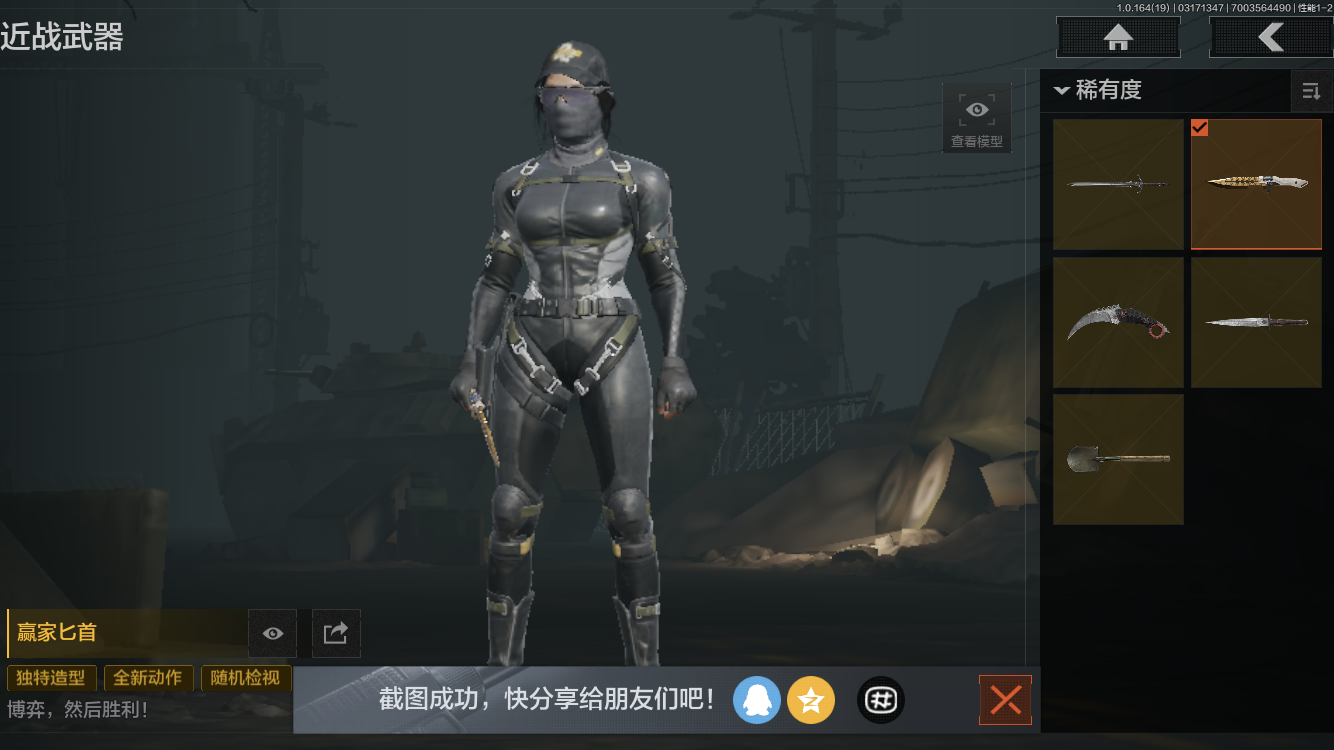Screen dimensions: 1334x750
Task: Click the community hashtag icon in the share bar
Action: (x=881, y=700)
